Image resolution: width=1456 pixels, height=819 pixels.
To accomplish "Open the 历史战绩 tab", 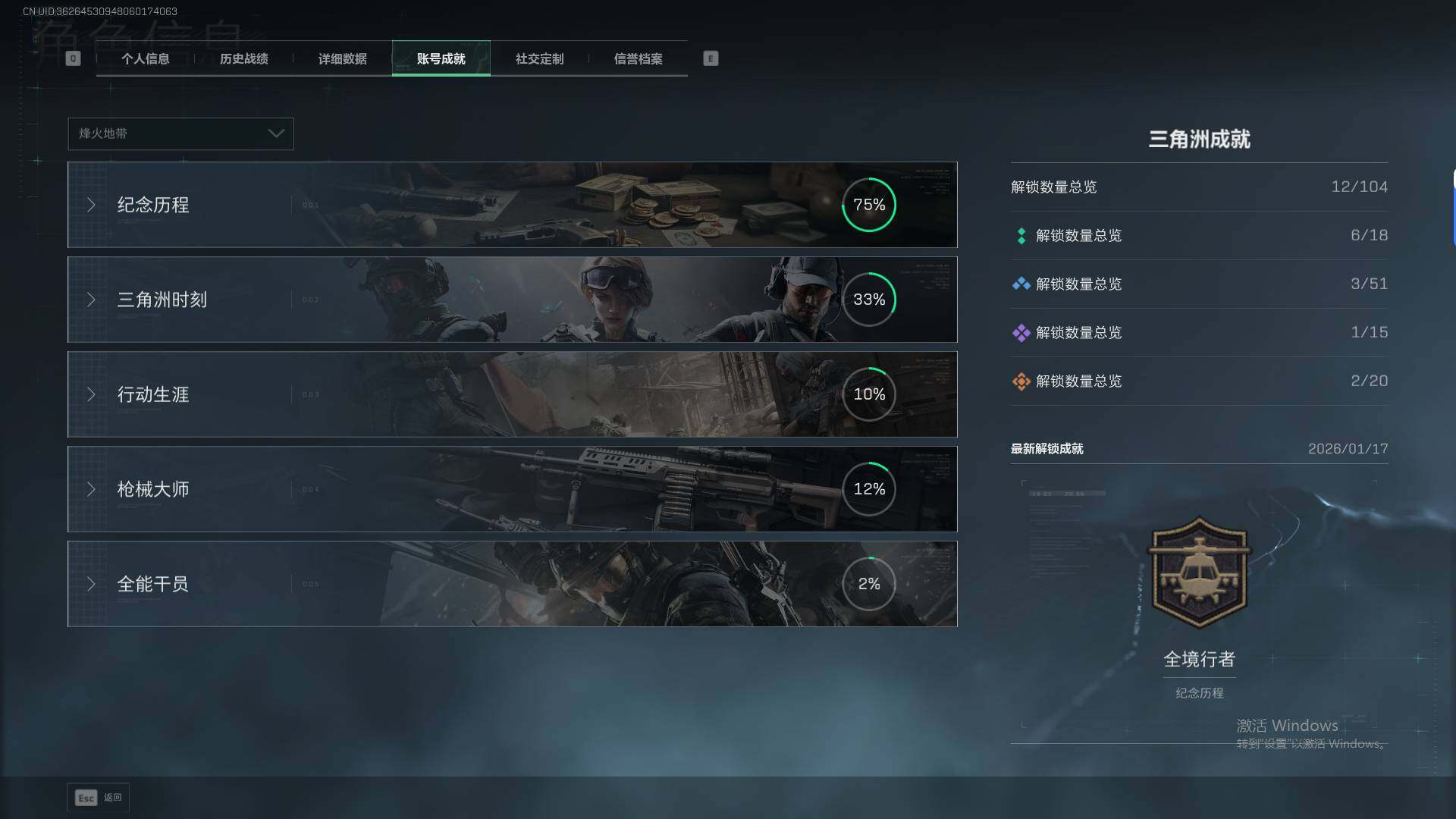I will coord(243,59).
